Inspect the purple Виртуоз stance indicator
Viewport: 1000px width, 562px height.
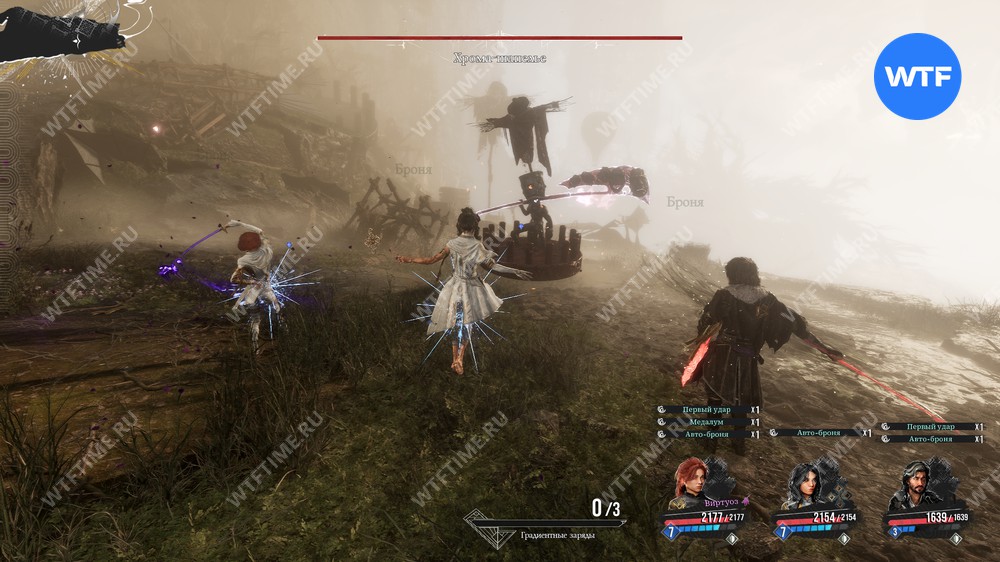click(727, 503)
